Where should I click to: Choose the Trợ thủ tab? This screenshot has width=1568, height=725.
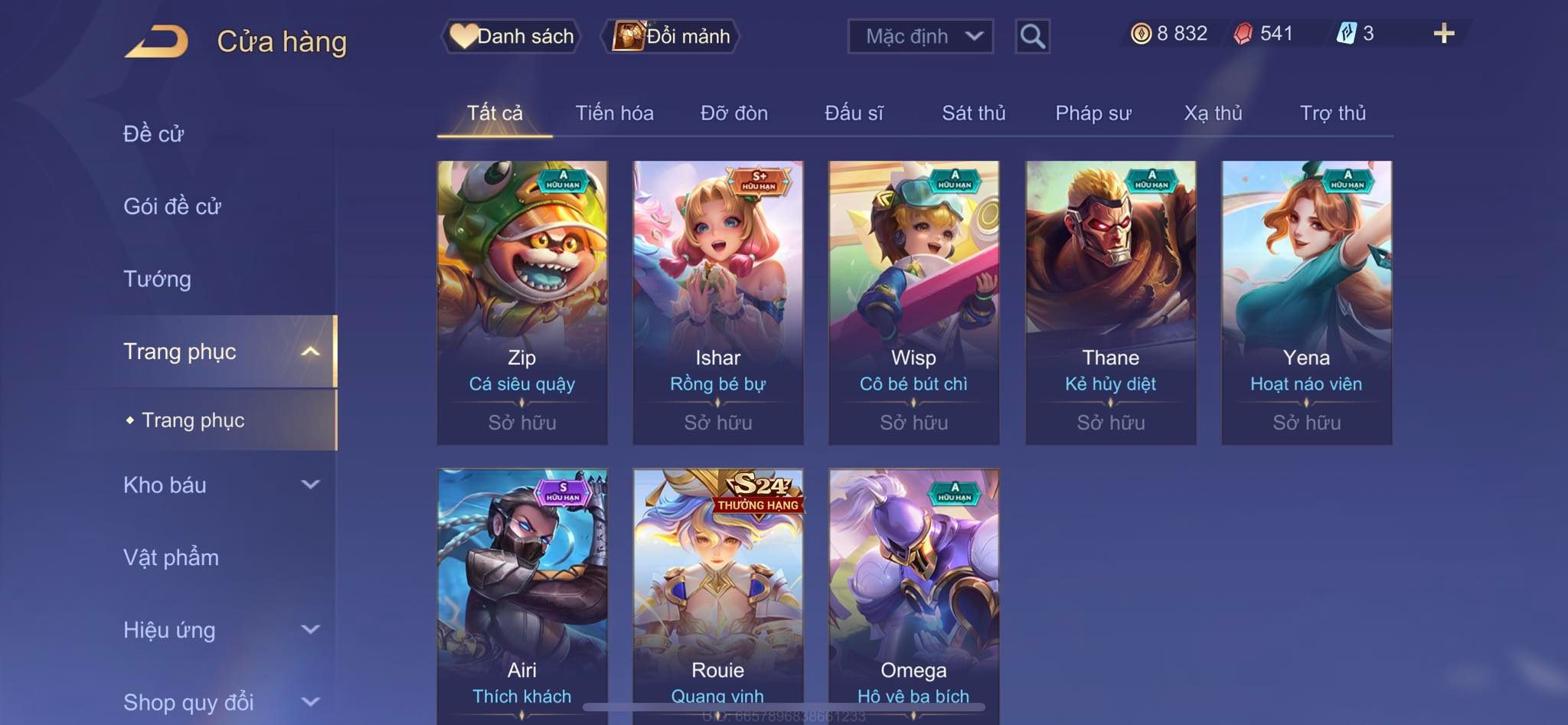[1332, 113]
